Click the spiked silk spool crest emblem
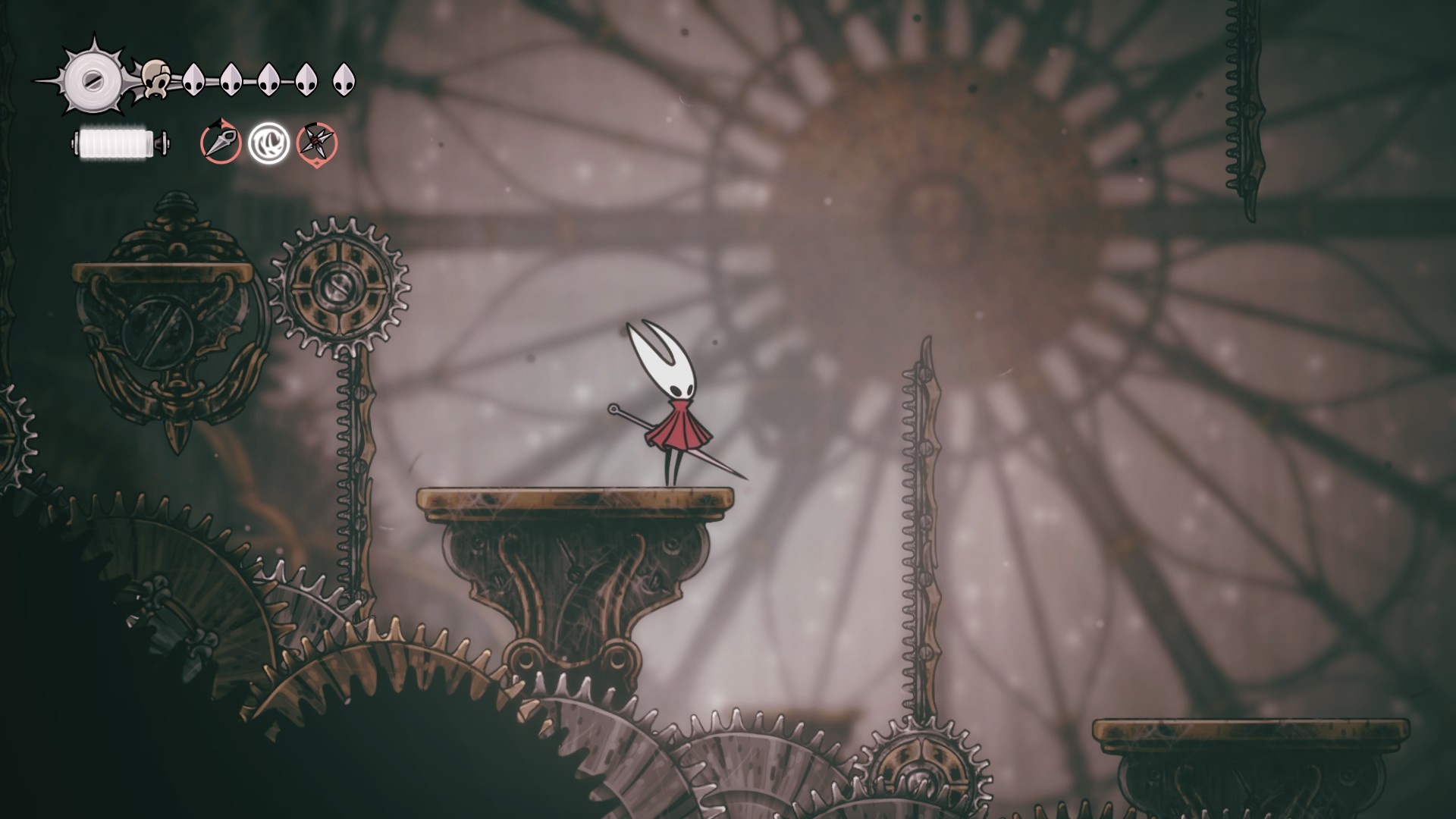 tap(92, 77)
